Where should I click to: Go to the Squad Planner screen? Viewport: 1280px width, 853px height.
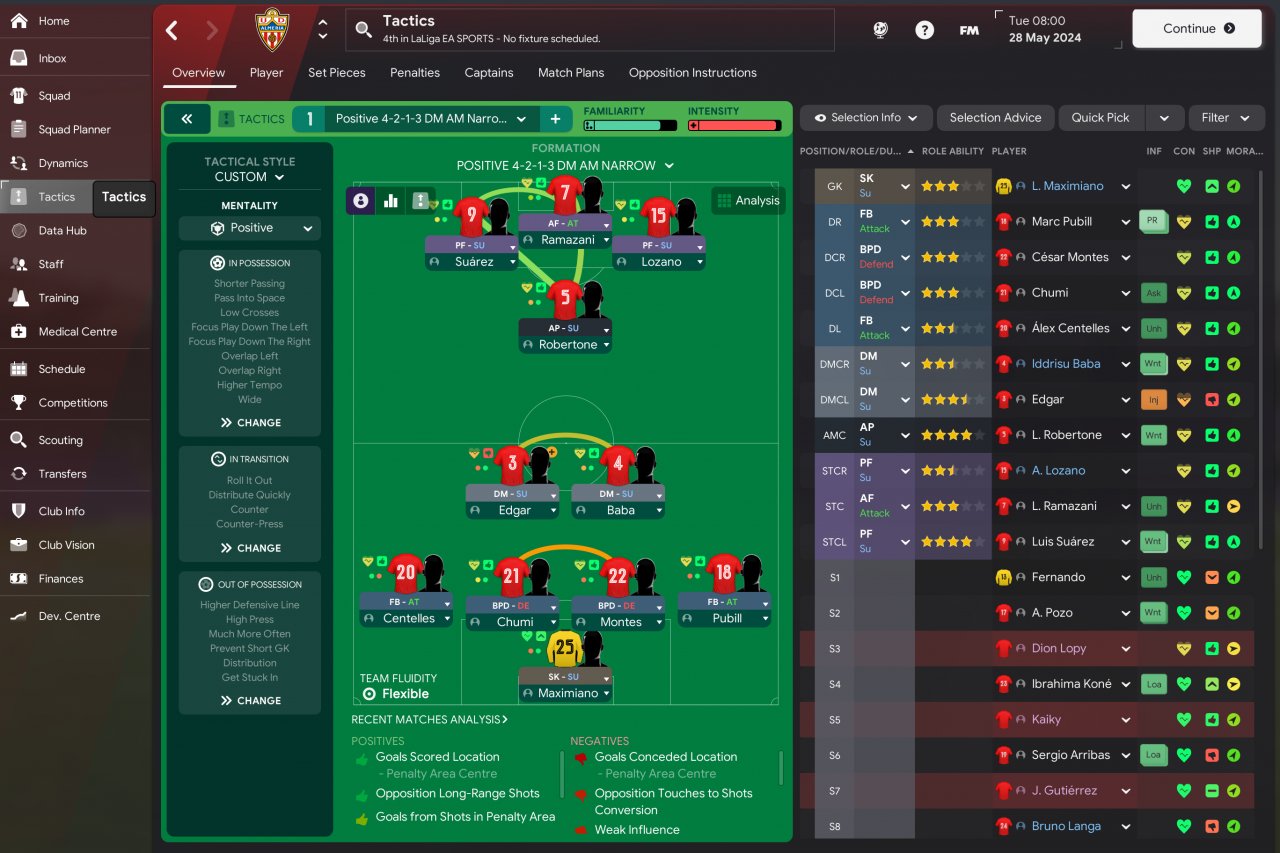[74, 129]
